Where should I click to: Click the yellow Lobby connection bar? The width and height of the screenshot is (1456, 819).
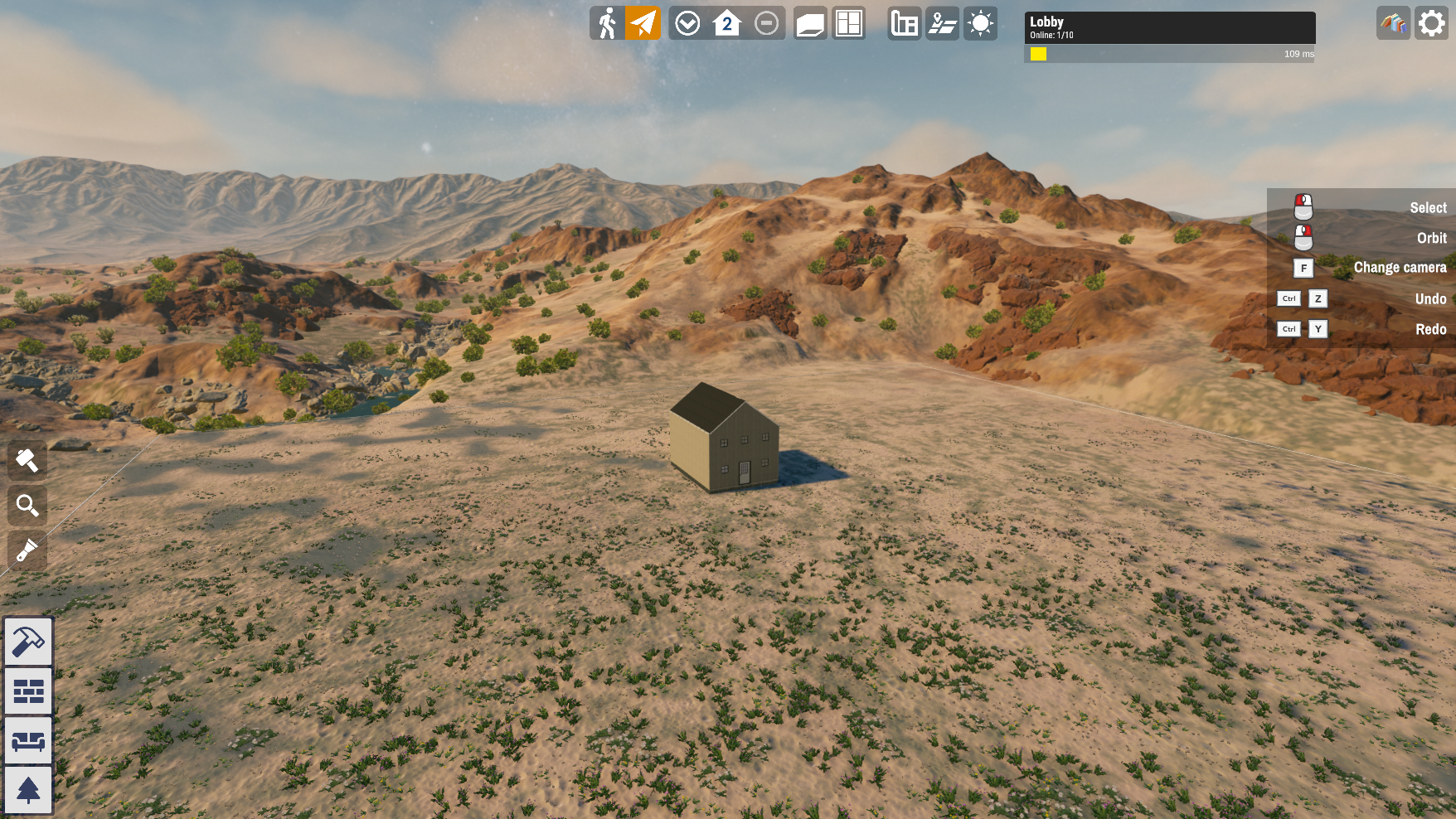coord(1038,54)
